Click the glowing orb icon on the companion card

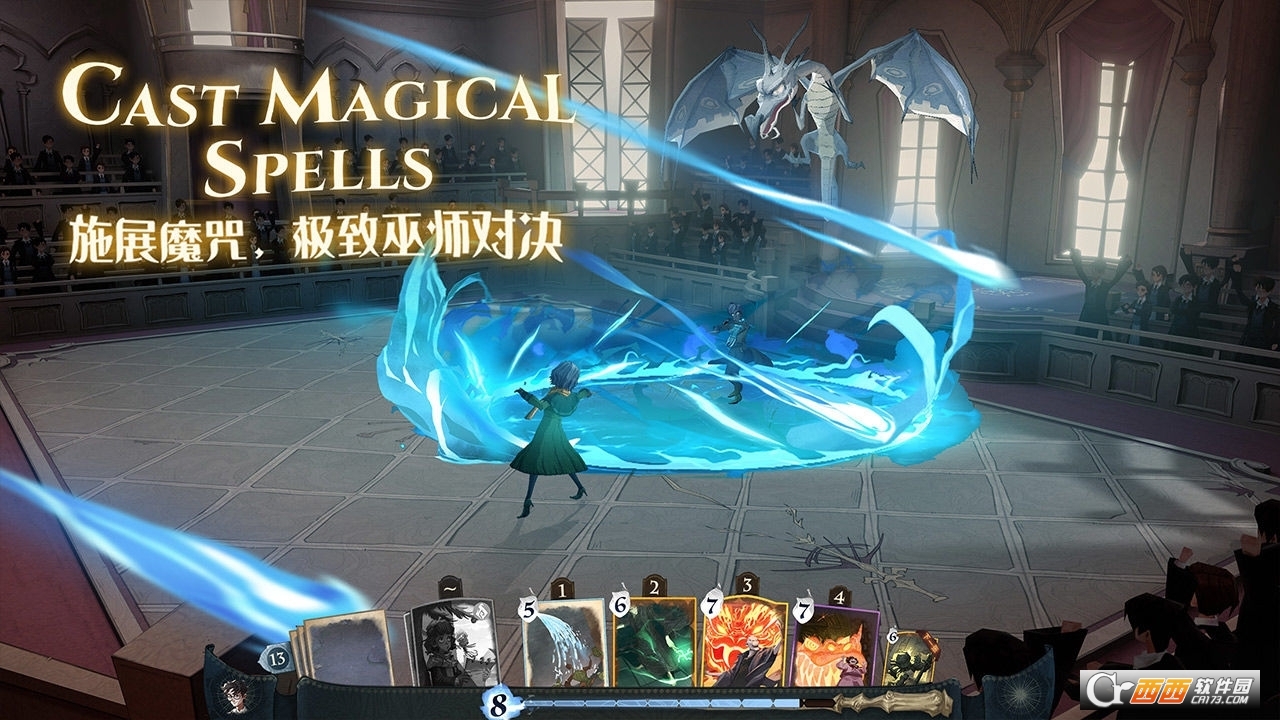click(x=482, y=614)
